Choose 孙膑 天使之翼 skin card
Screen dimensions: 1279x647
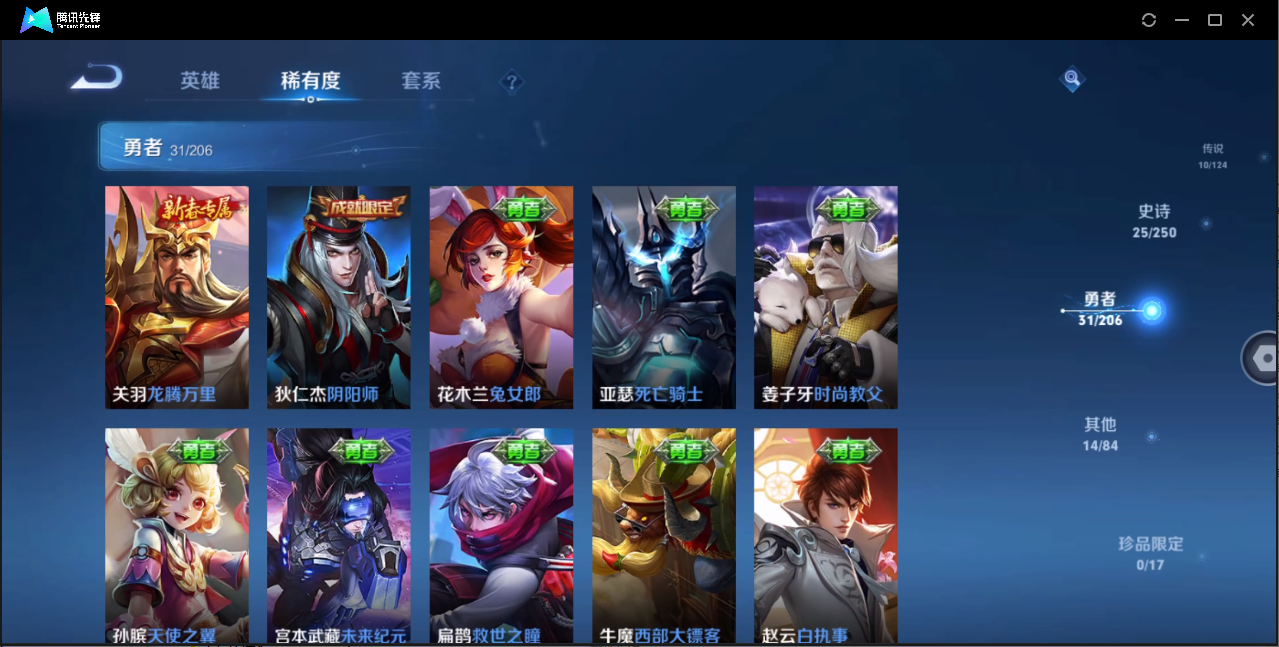177,535
